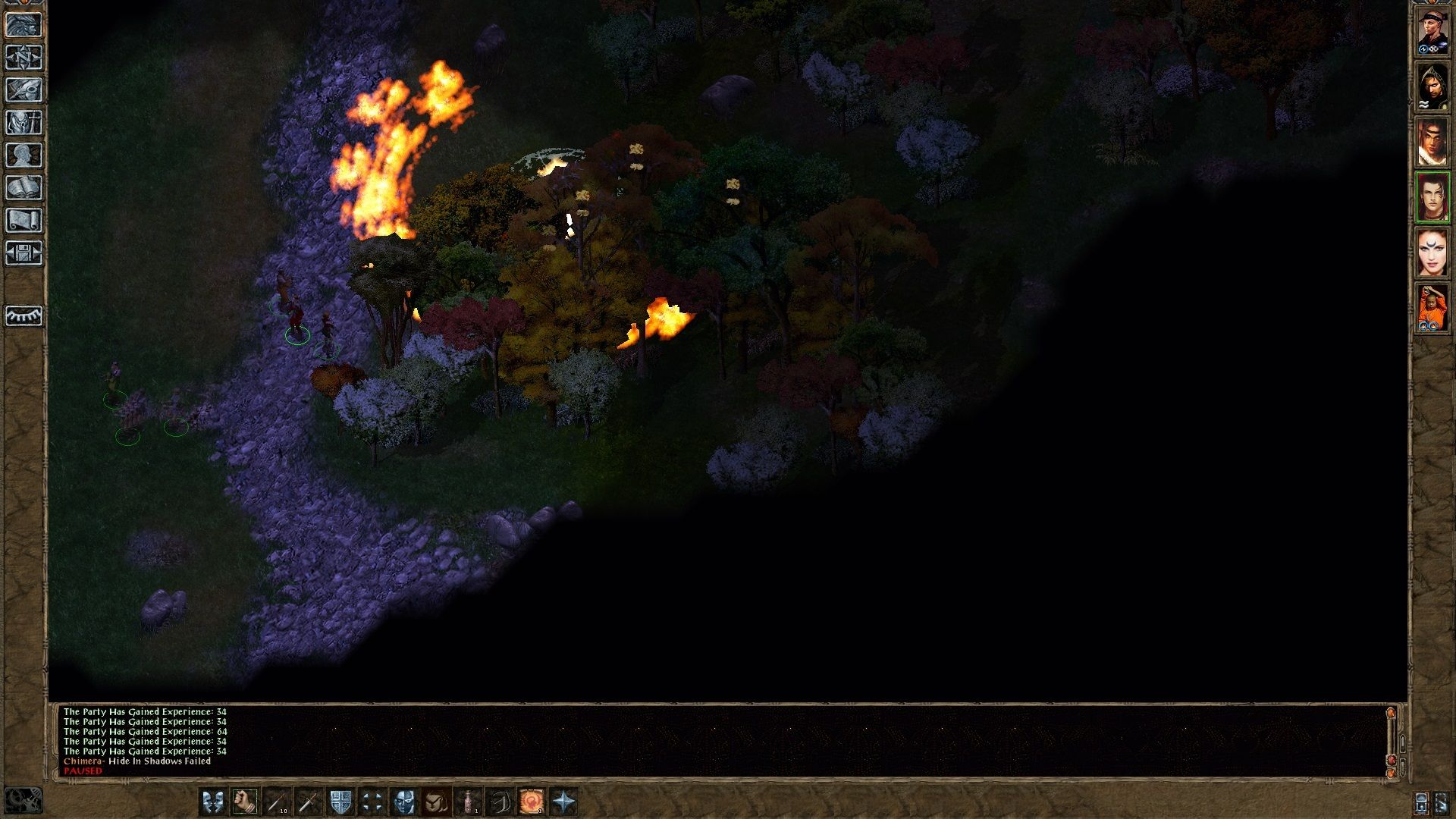Image resolution: width=1456 pixels, height=819 pixels.
Task: Open the character record head-profile icon
Action: click(25, 155)
